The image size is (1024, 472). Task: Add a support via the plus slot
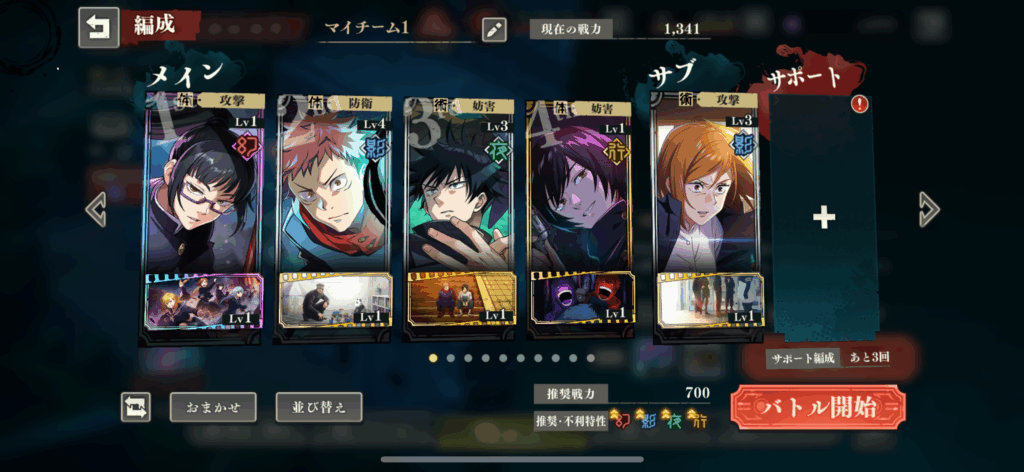point(823,218)
